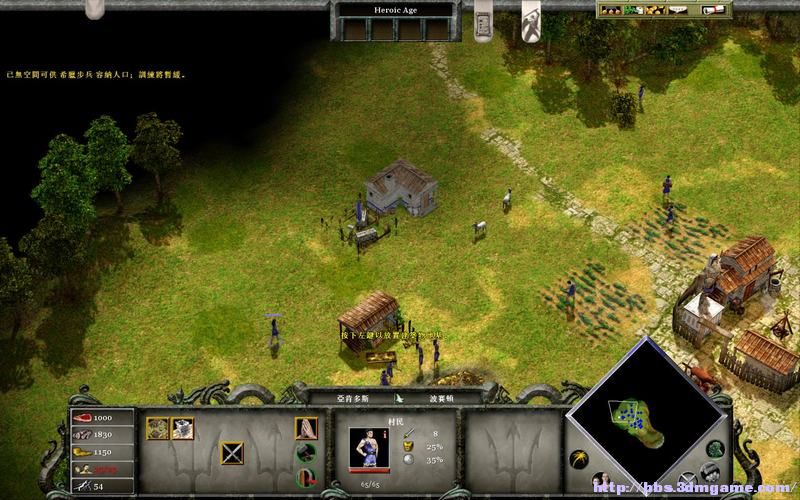Toggle the green minimap filter button

pos(713,449)
